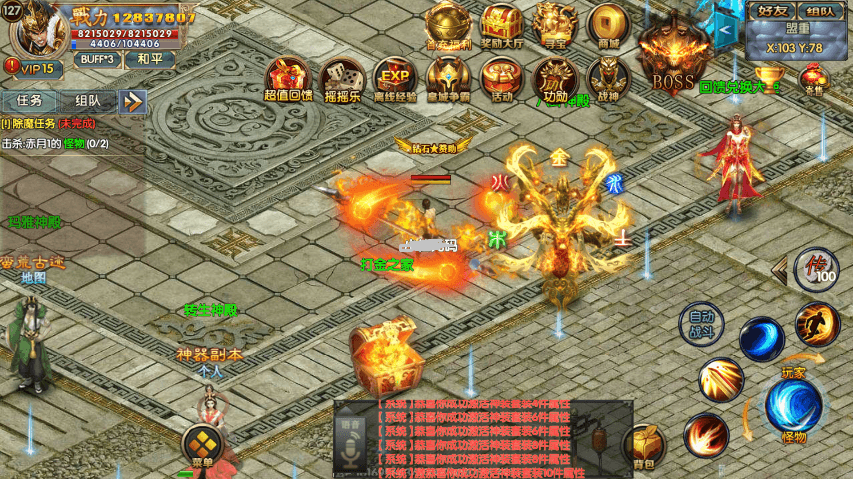Open the BUFF*3 status list
Image resolution: width=853 pixels, height=479 pixels.
pyautogui.click(x=97, y=59)
